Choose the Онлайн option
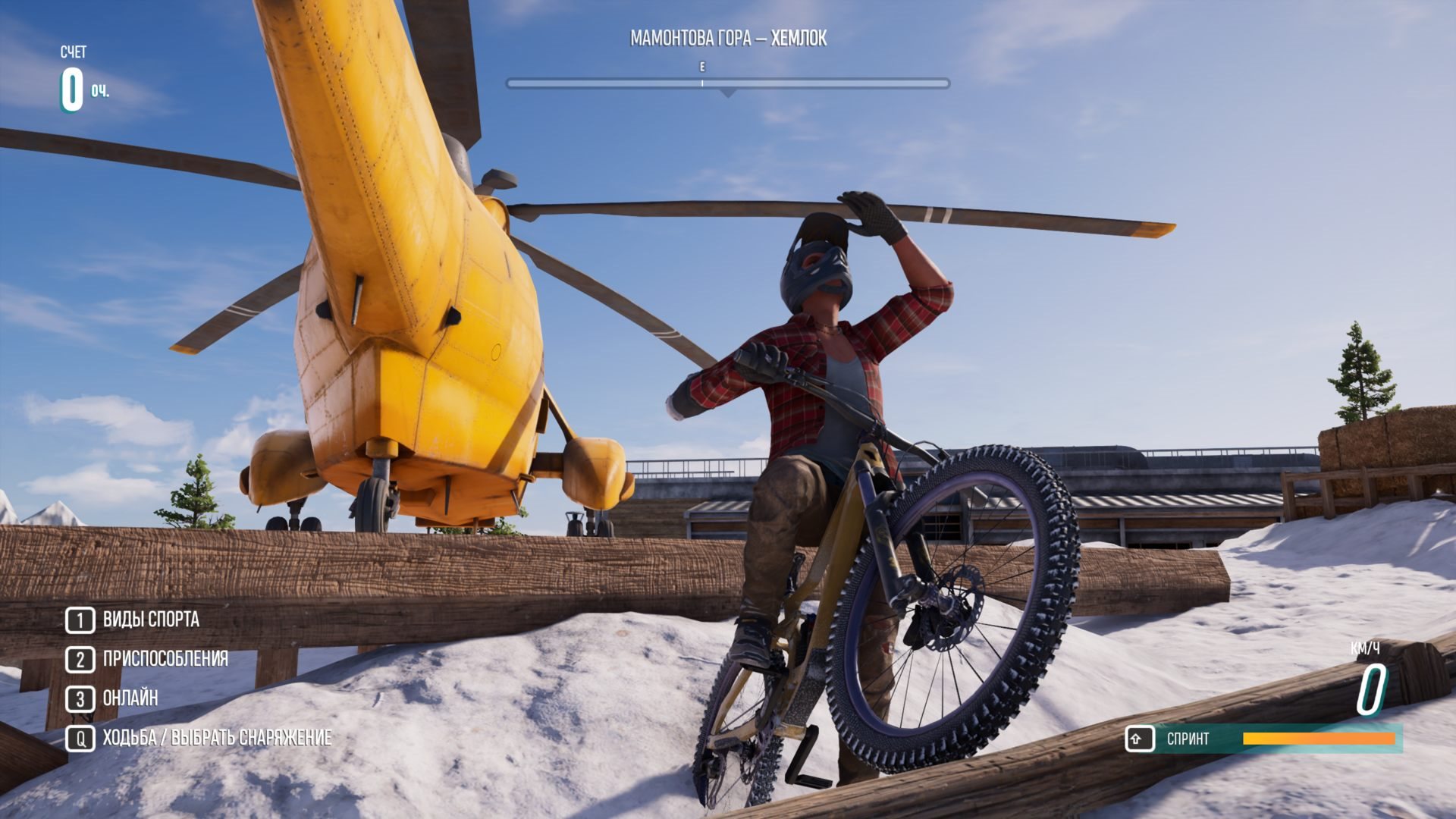 130,698
